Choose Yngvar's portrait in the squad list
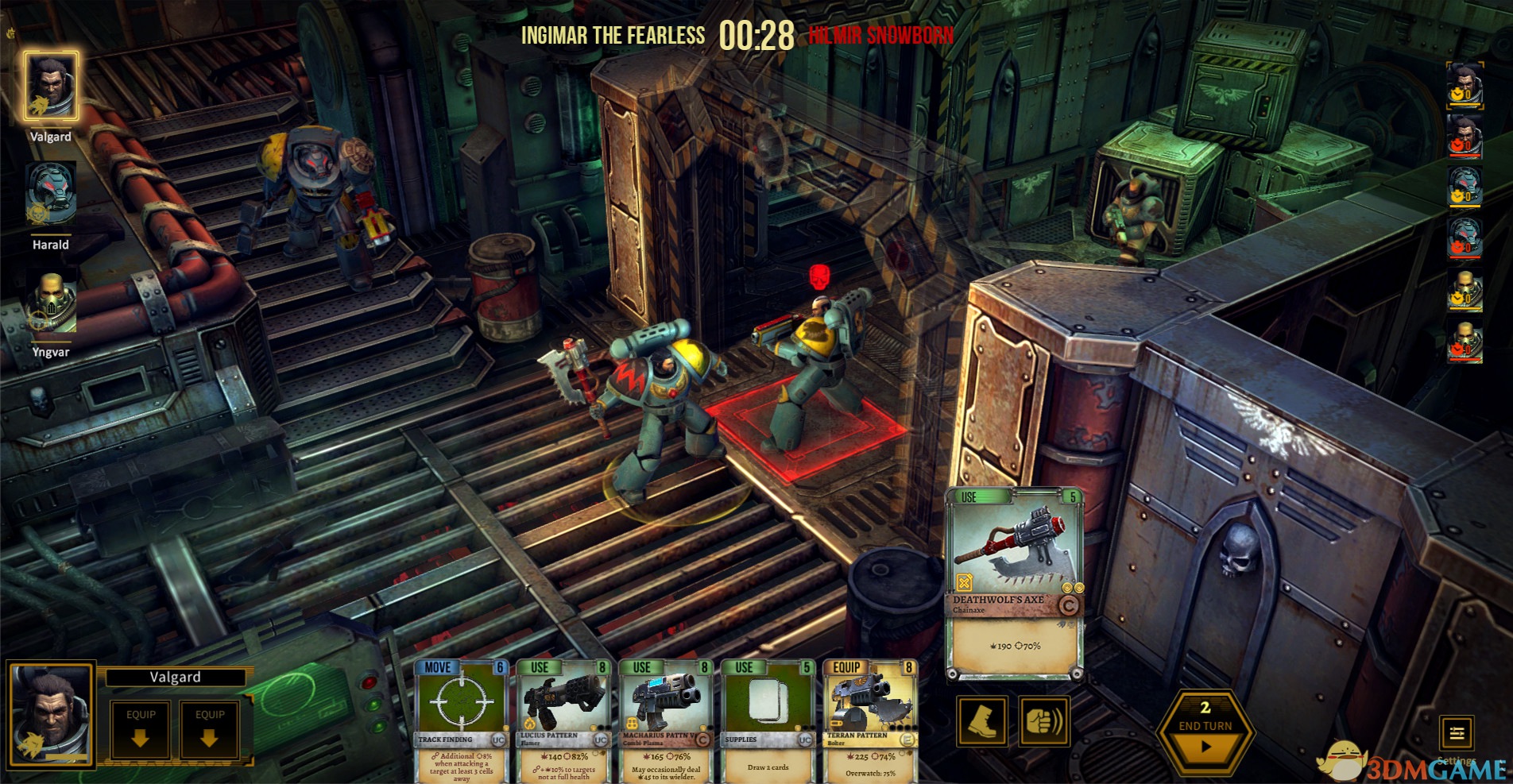The image size is (1513, 784). coord(51,303)
